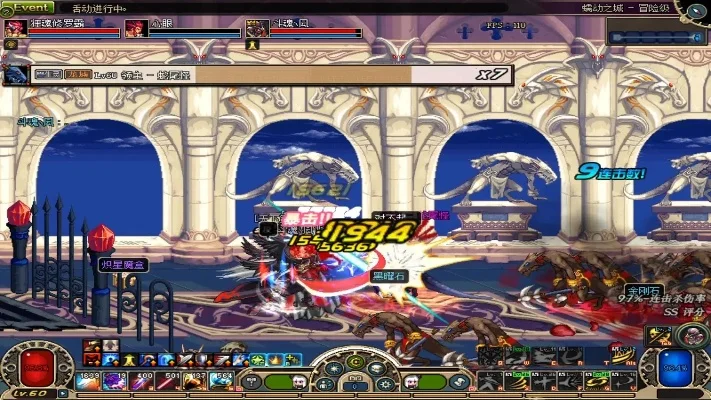711x400 pixels.
Task: Use the quick slot item showing 564
Action: point(222,379)
